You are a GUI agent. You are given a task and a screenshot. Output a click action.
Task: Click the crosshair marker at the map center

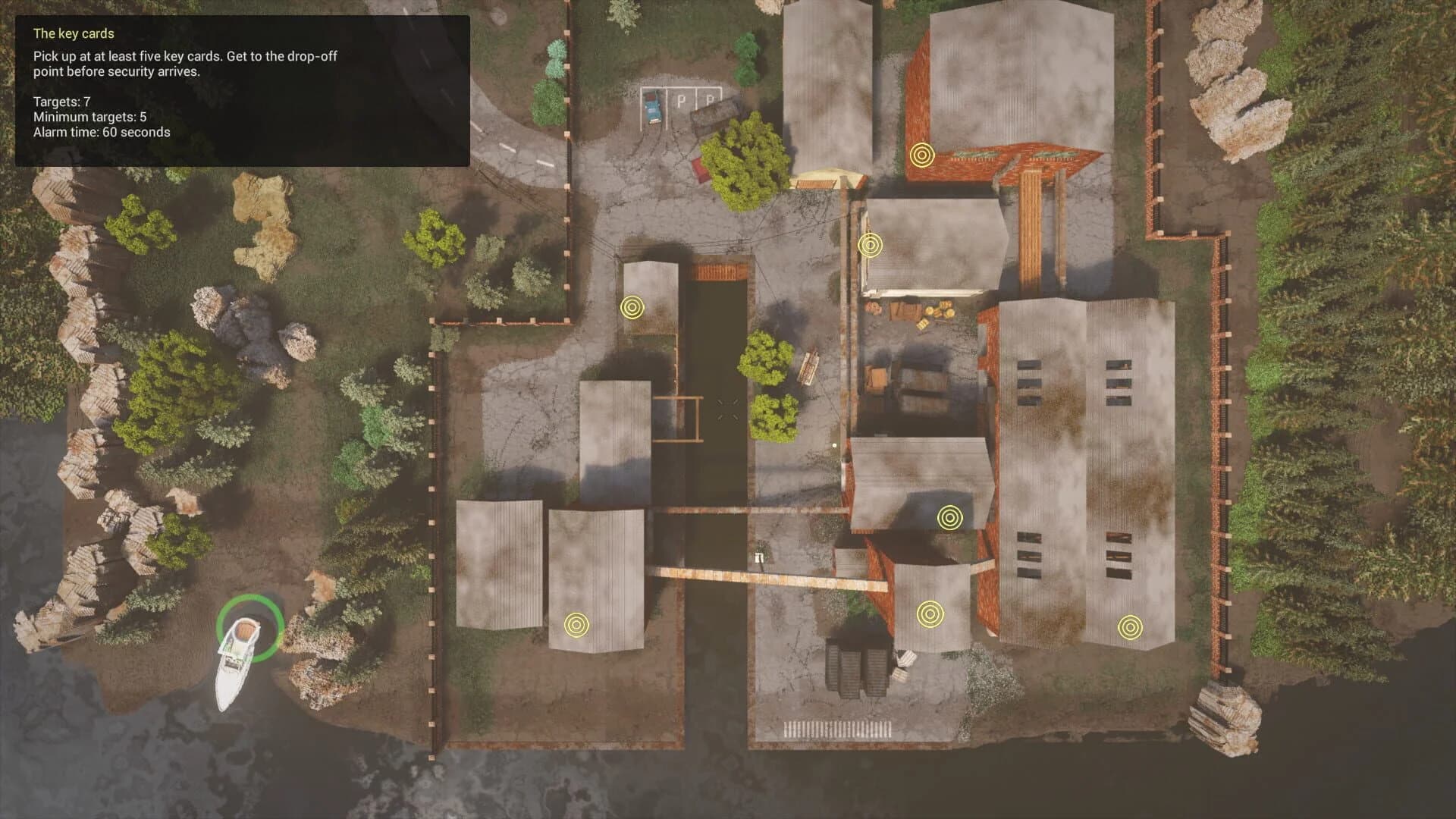[x=728, y=409]
